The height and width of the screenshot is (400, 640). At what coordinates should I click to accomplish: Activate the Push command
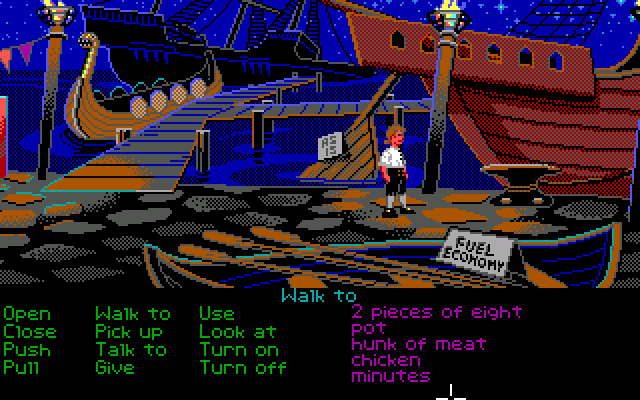26,349
